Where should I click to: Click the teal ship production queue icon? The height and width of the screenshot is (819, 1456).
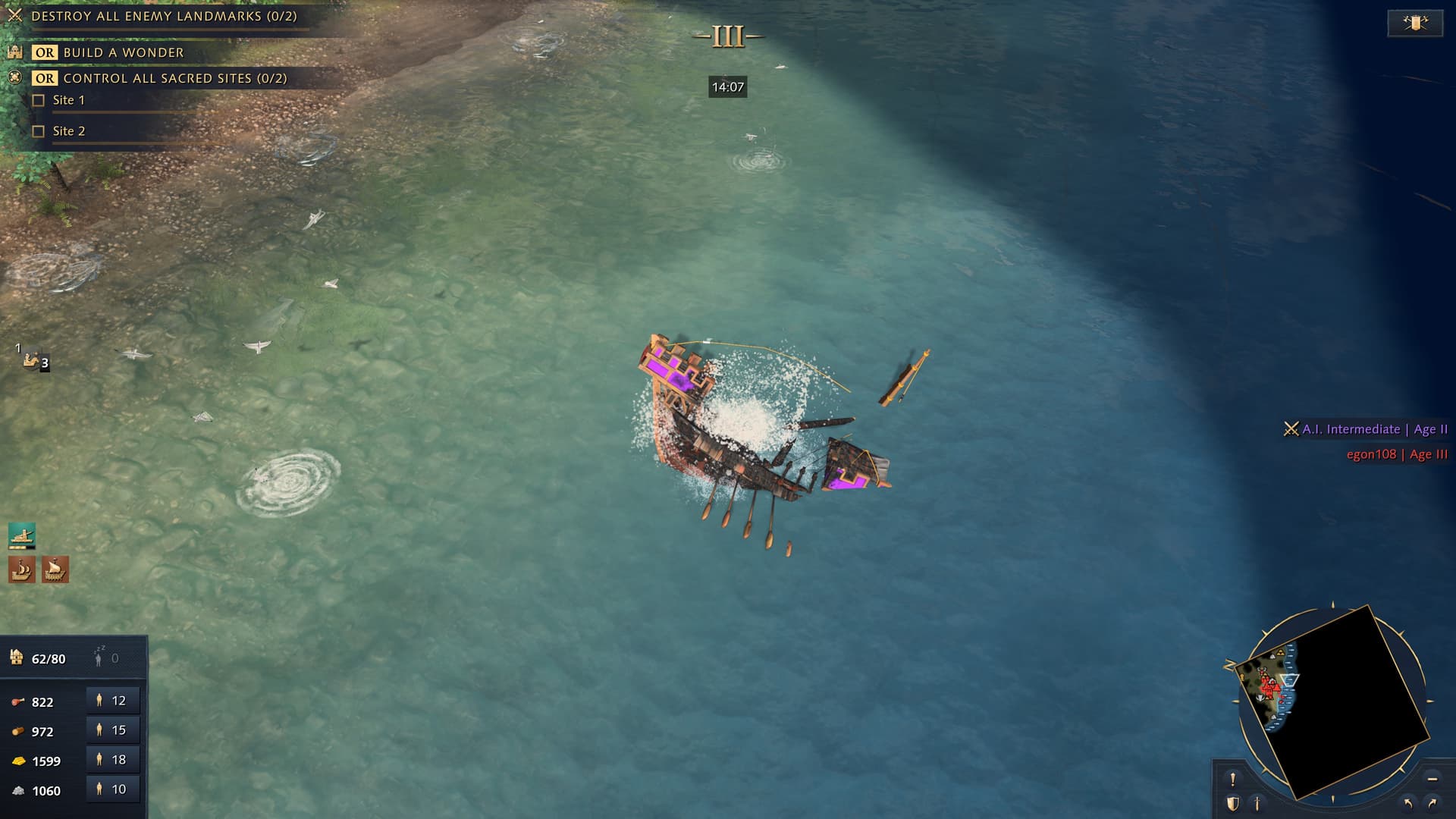(22, 535)
